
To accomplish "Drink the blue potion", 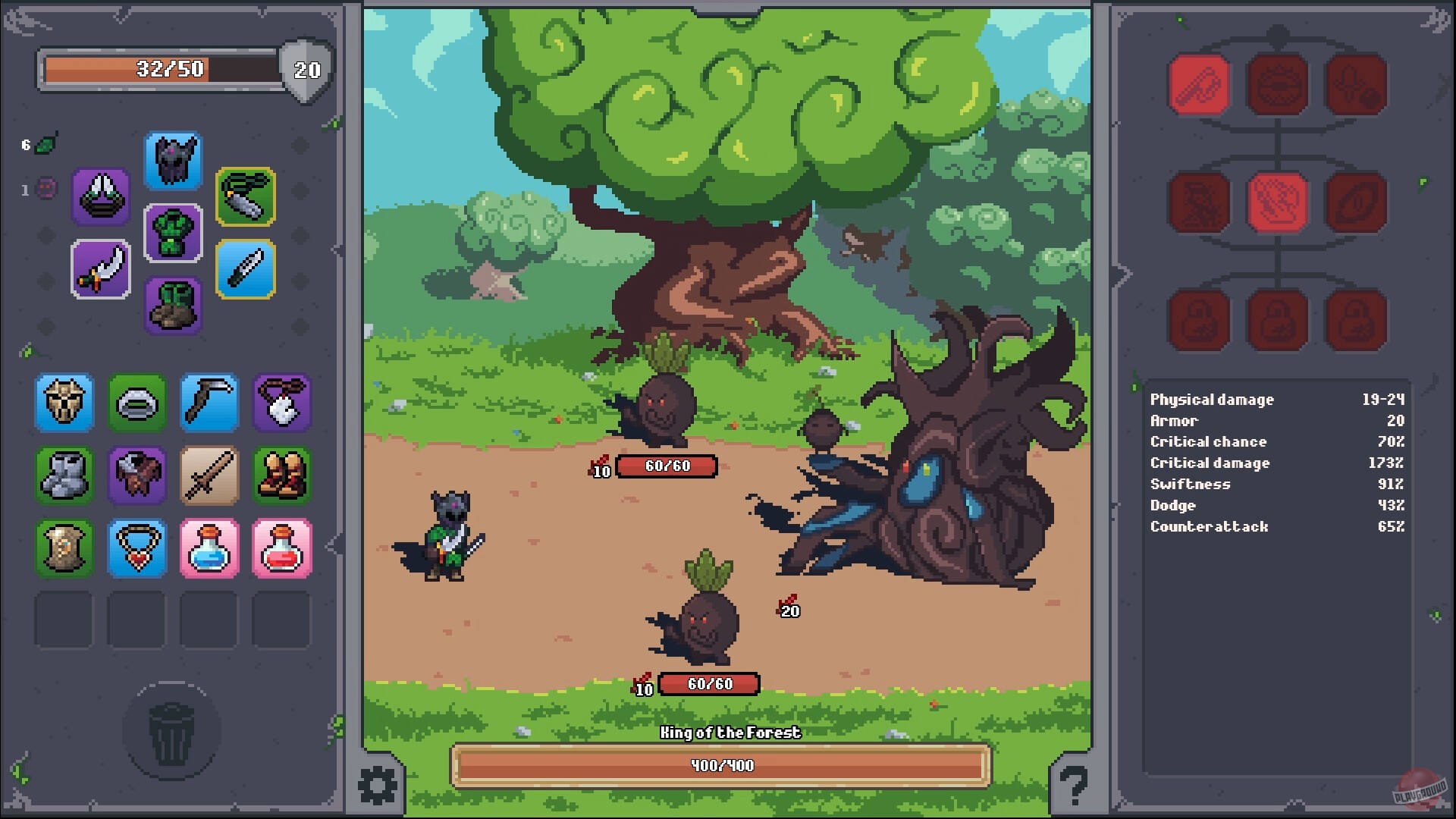I will click(x=209, y=548).
